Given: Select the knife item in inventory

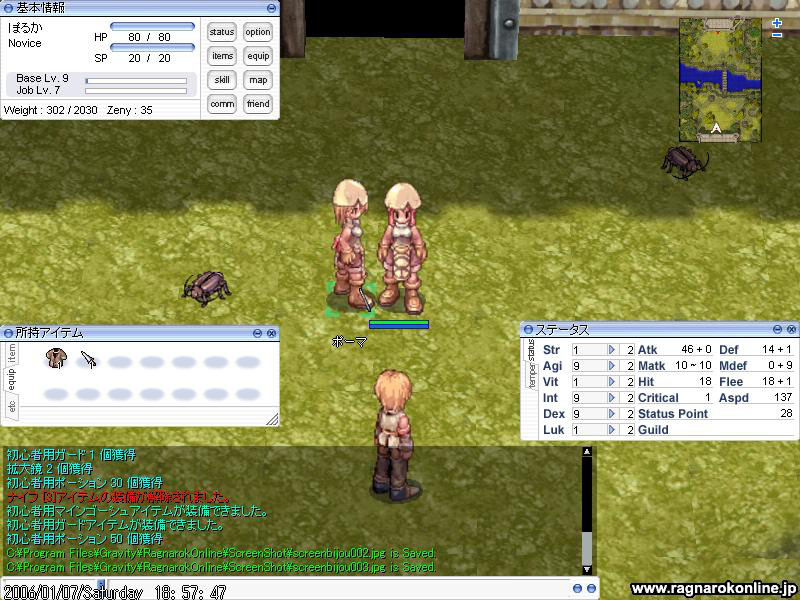Looking at the screenshot, I should 88,358.
